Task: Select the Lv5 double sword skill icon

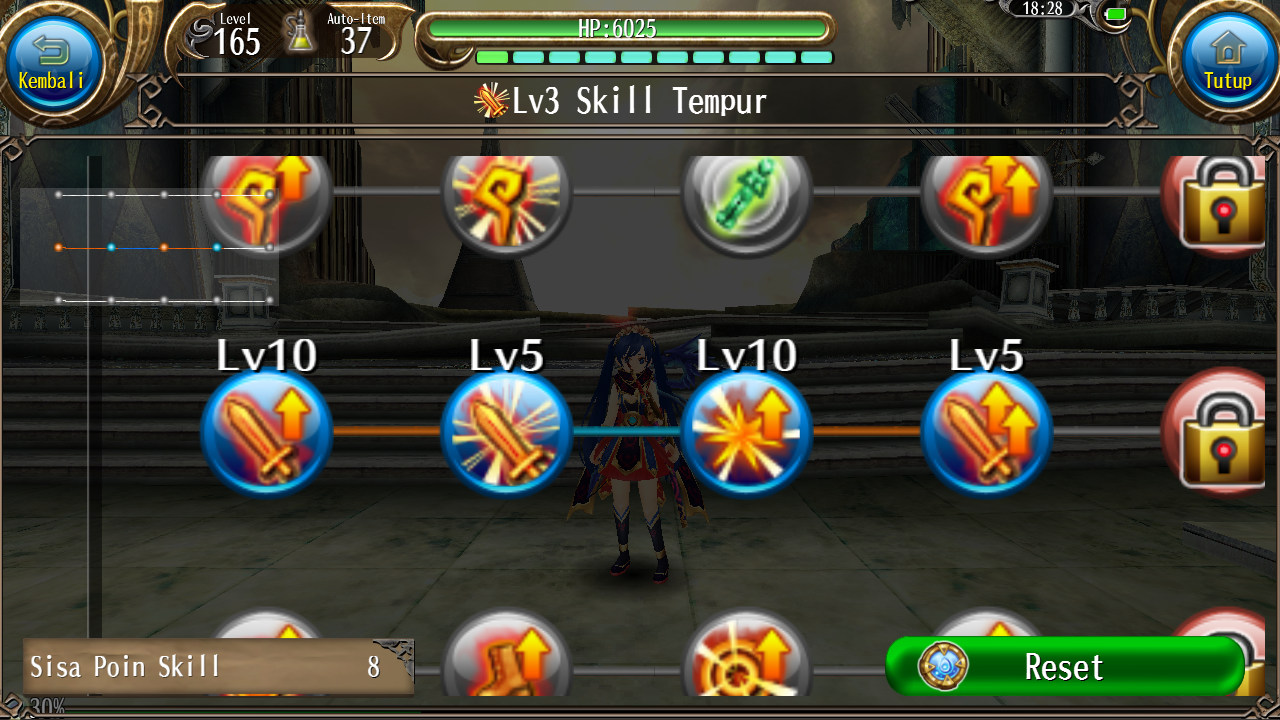Action: coord(987,432)
